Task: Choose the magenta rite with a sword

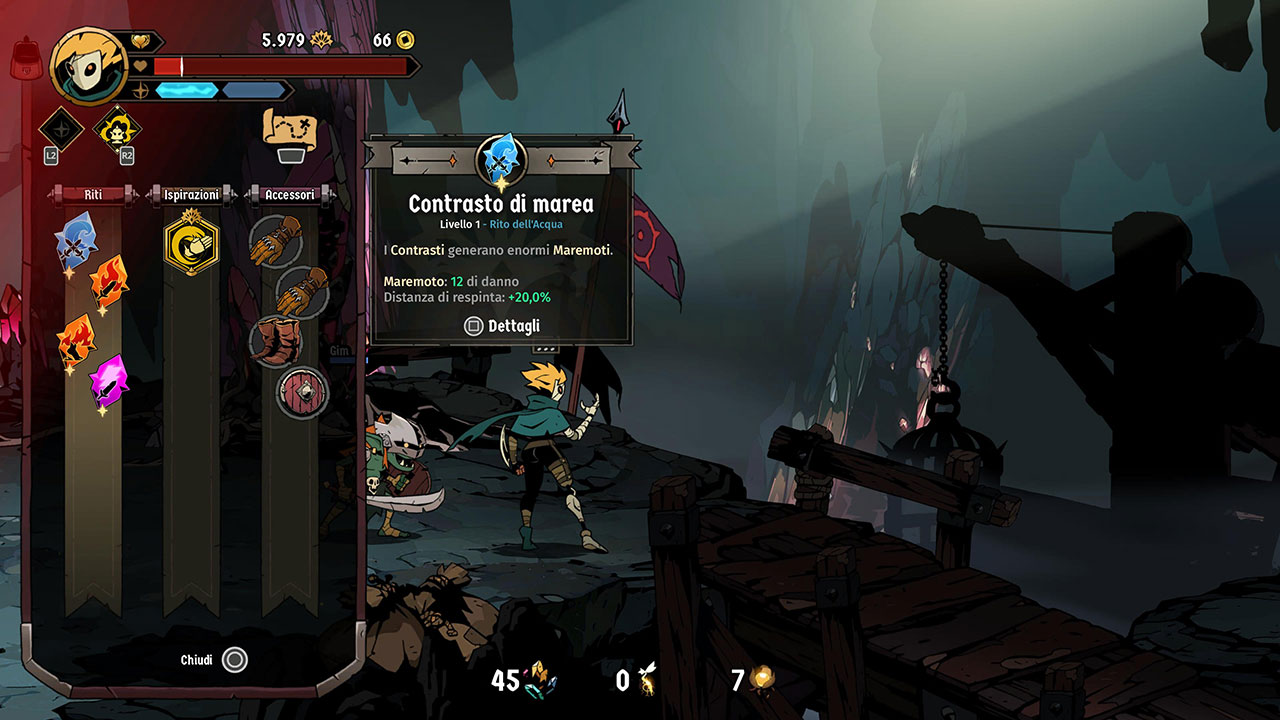Action: point(108,380)
